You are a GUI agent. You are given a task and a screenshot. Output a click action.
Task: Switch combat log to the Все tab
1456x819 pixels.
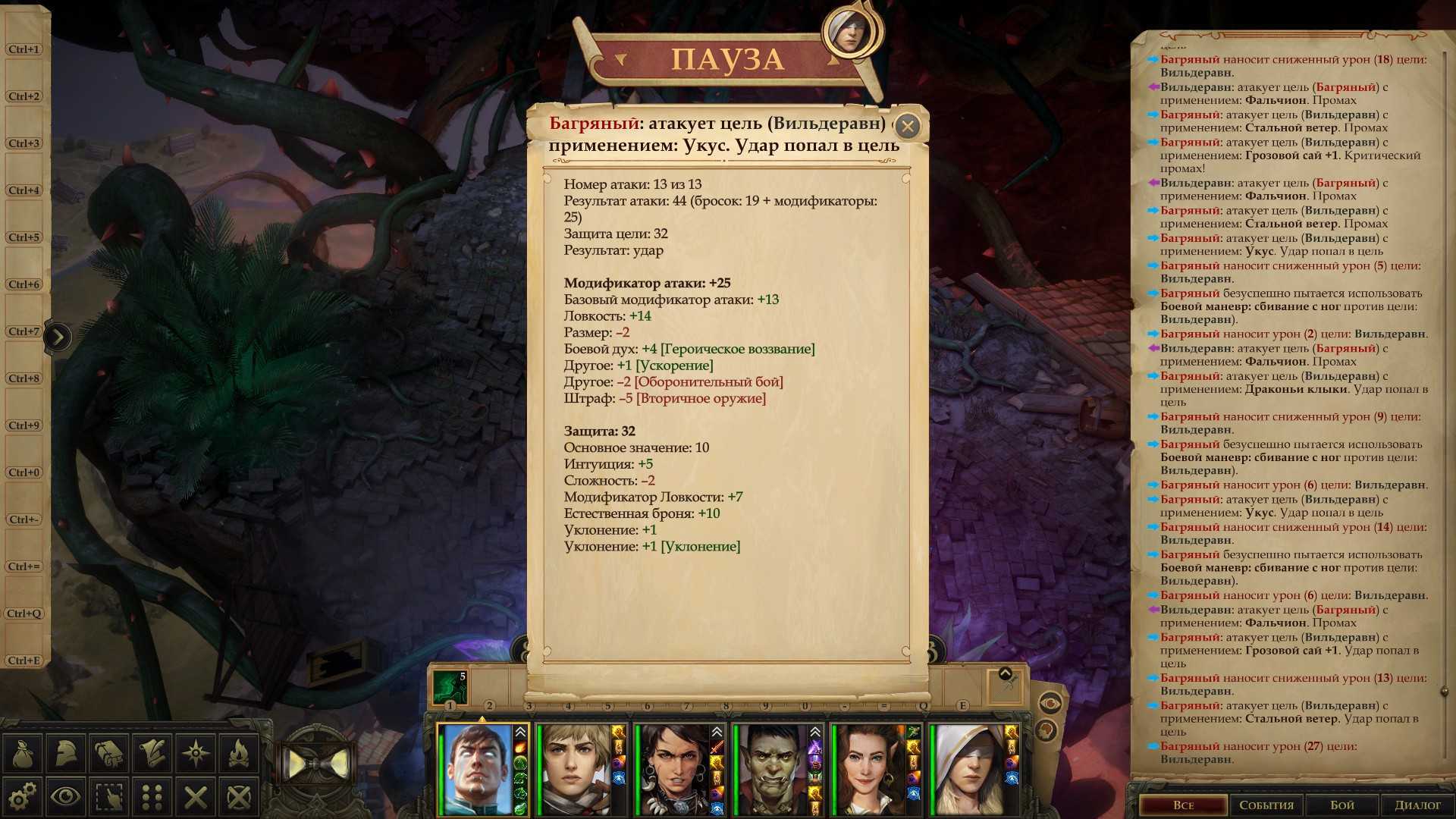click(x=1183, y=805)
